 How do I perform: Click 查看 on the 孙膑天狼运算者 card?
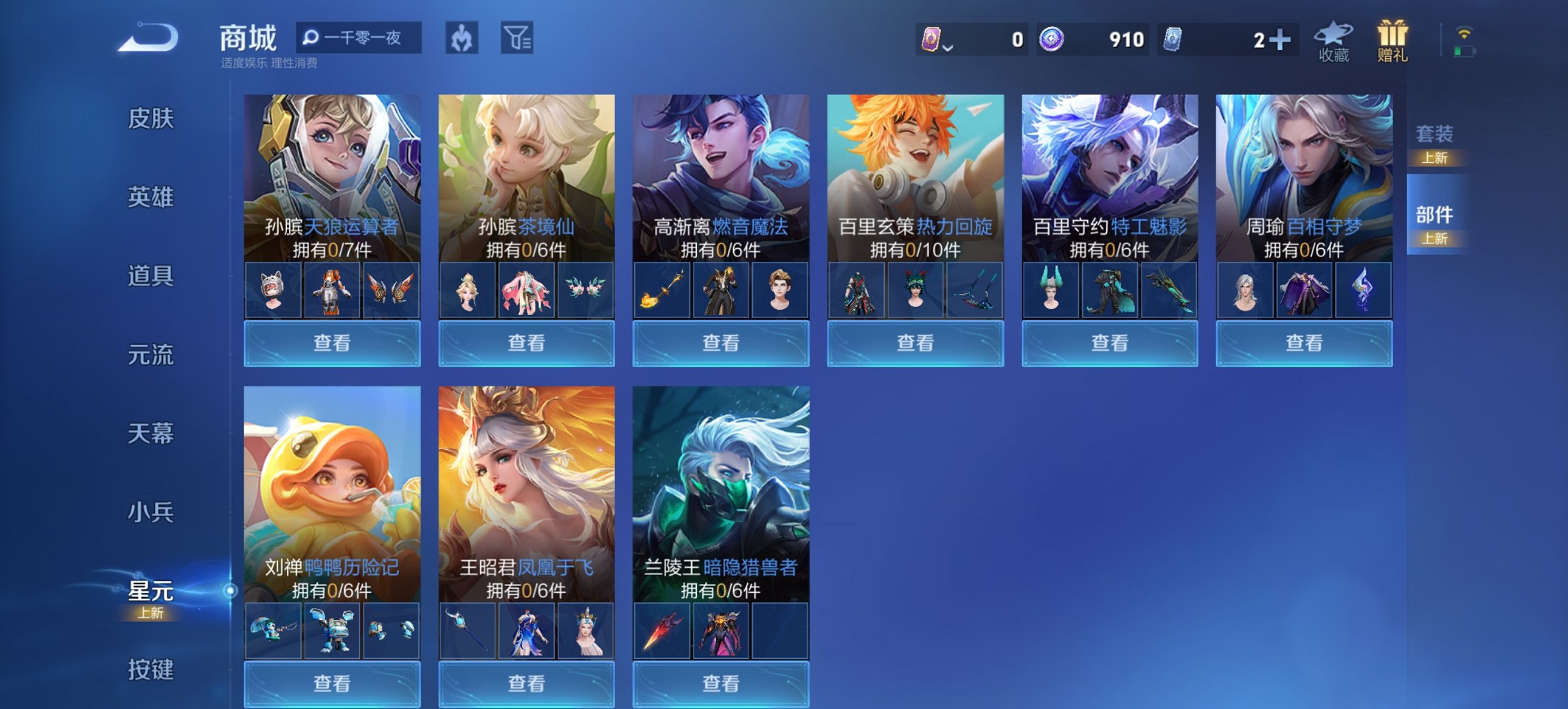pos(333,343)
